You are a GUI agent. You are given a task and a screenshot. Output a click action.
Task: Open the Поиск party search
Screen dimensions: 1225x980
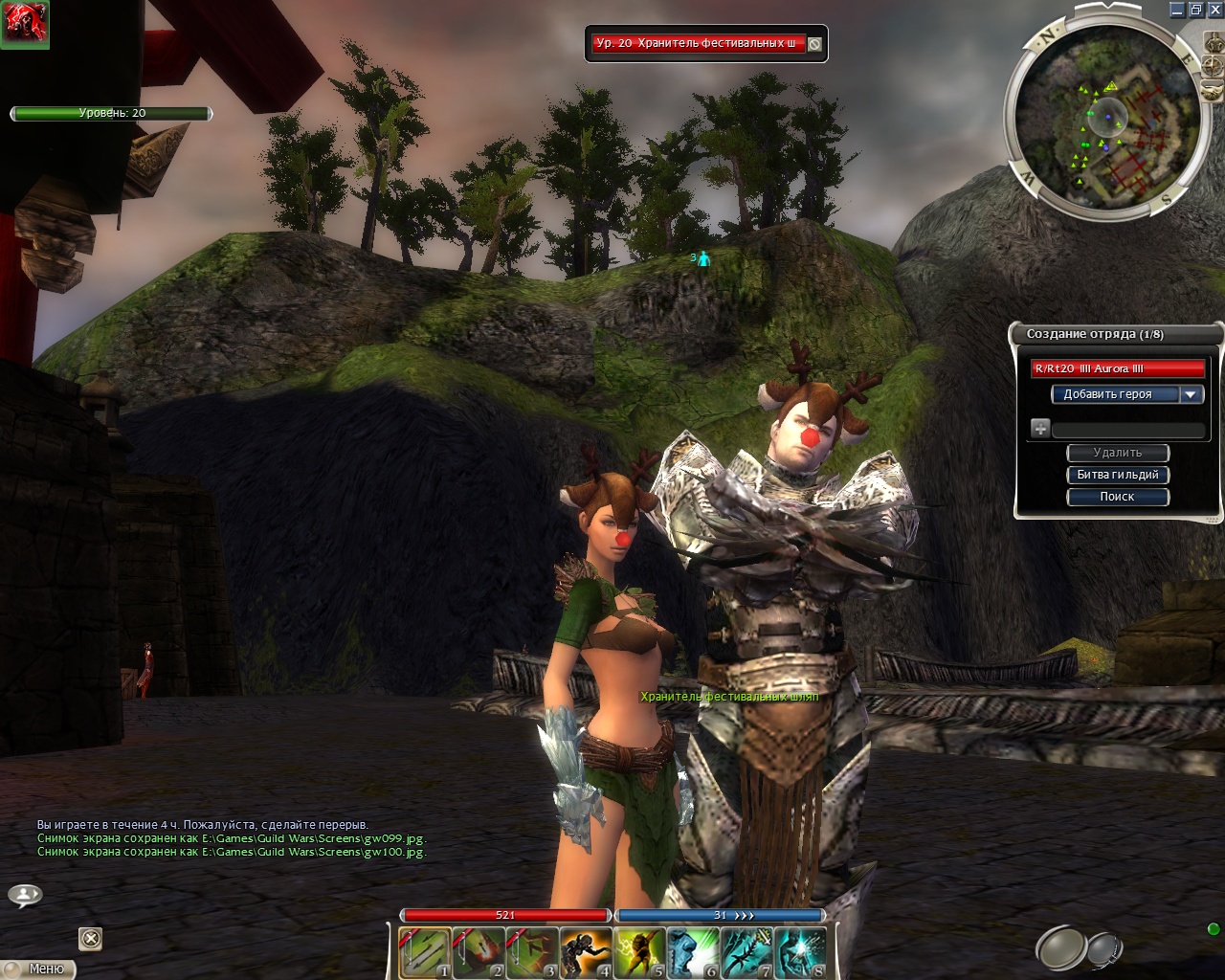click(x=1117, y=497)
